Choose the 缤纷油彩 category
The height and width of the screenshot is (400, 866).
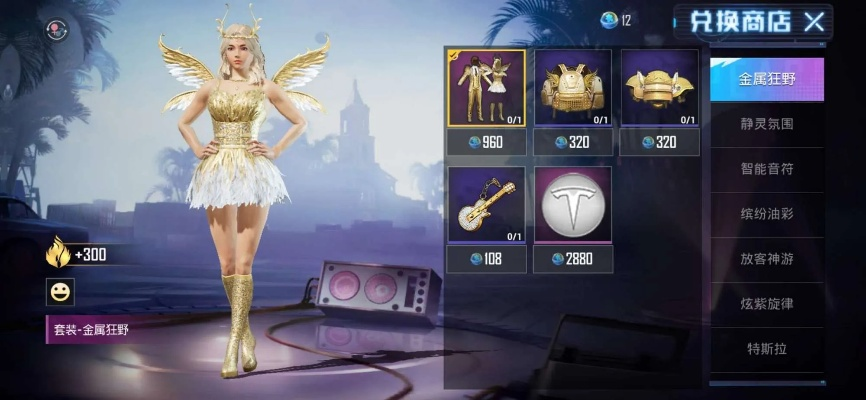(x=767, y=214)
